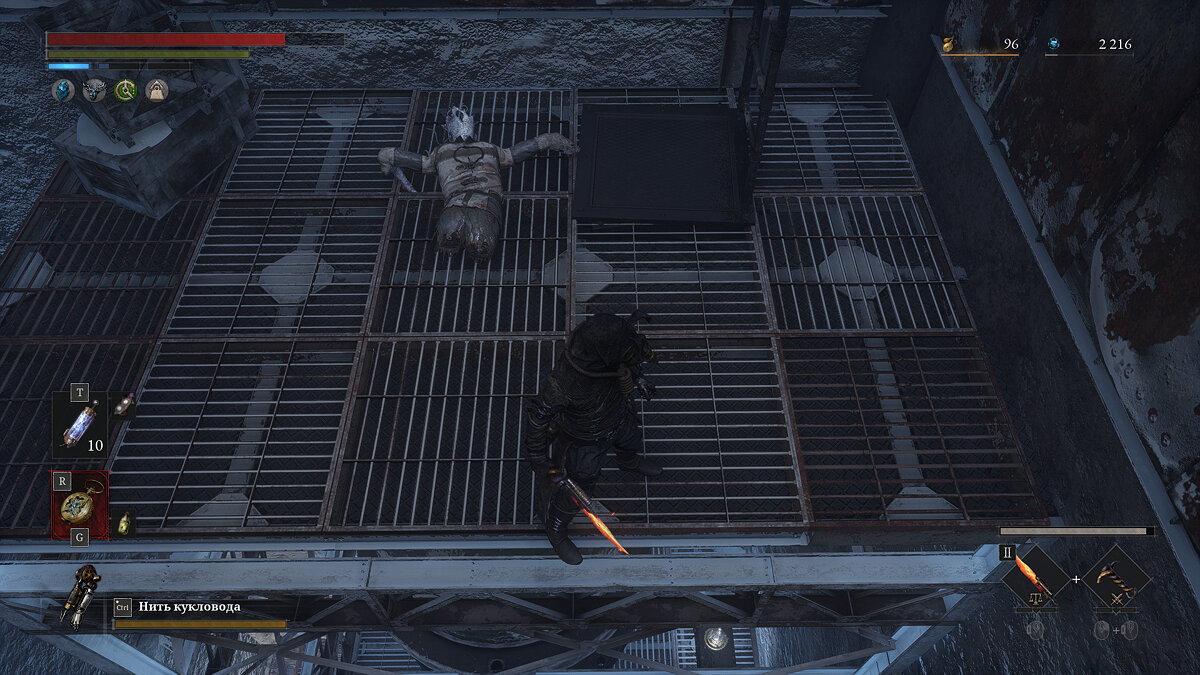Select the Pulse Cell item slot

pyautogui.click(x=78, y=427)
